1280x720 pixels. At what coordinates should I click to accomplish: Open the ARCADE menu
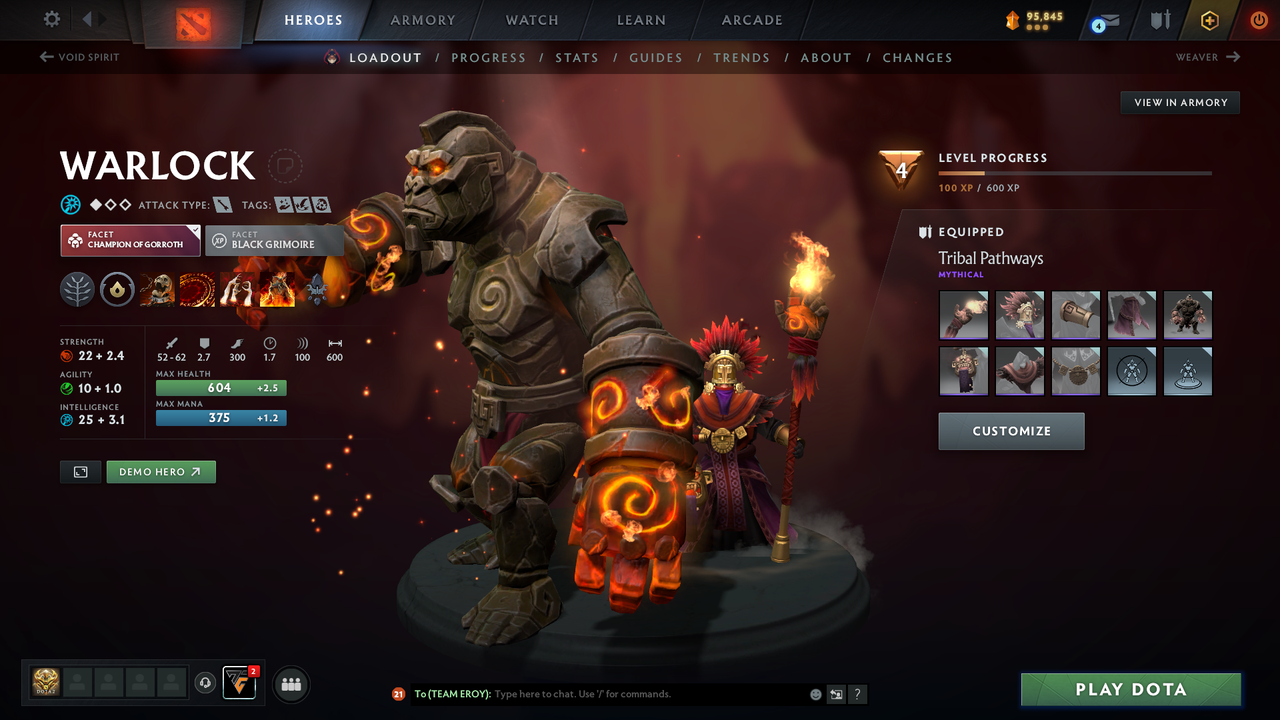click(751, 19)
